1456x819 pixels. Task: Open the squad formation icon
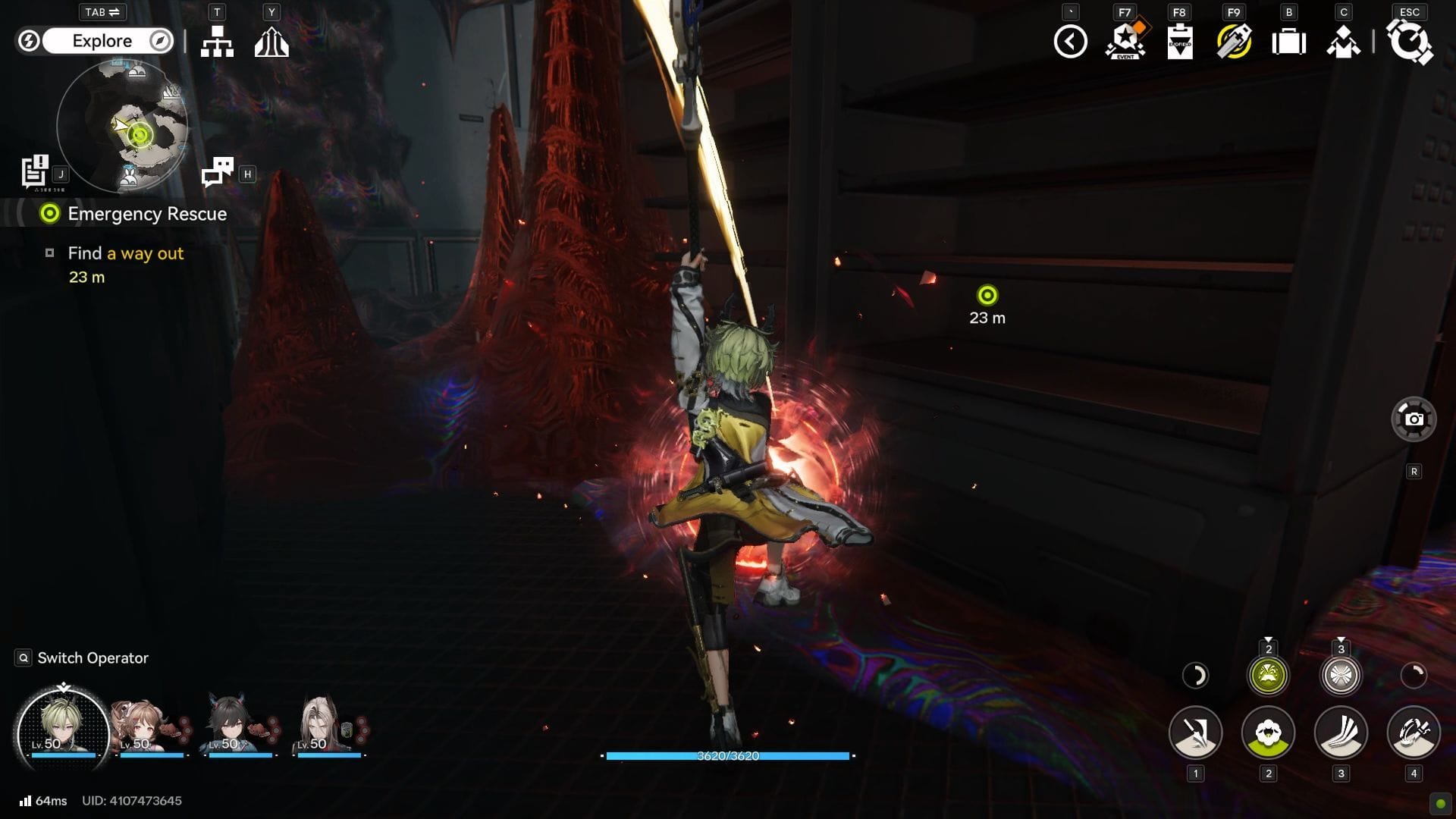(x=1344, y=43)
